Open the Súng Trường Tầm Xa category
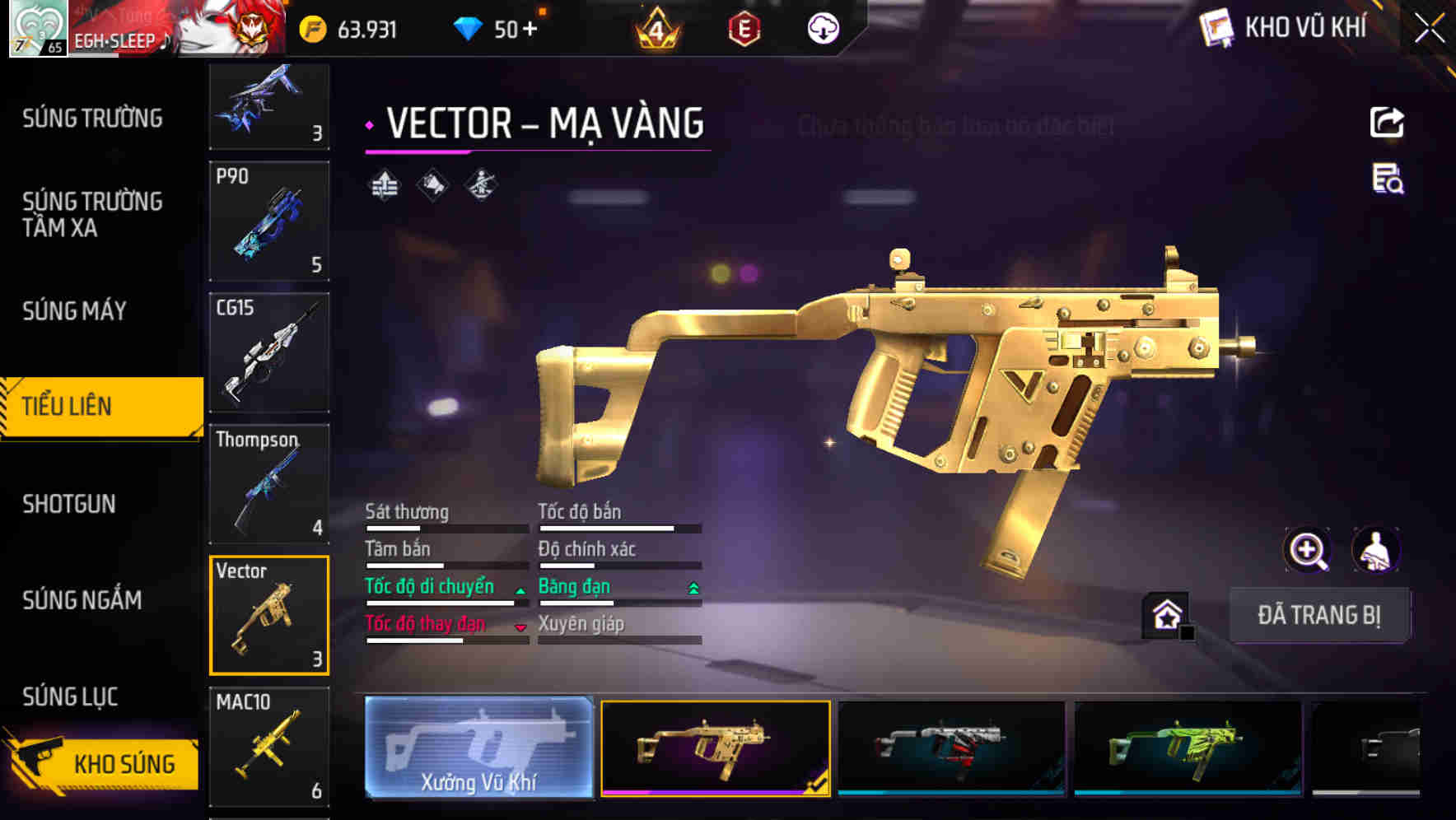This screenshot has height=820, width=1456. tap(92, 214)
